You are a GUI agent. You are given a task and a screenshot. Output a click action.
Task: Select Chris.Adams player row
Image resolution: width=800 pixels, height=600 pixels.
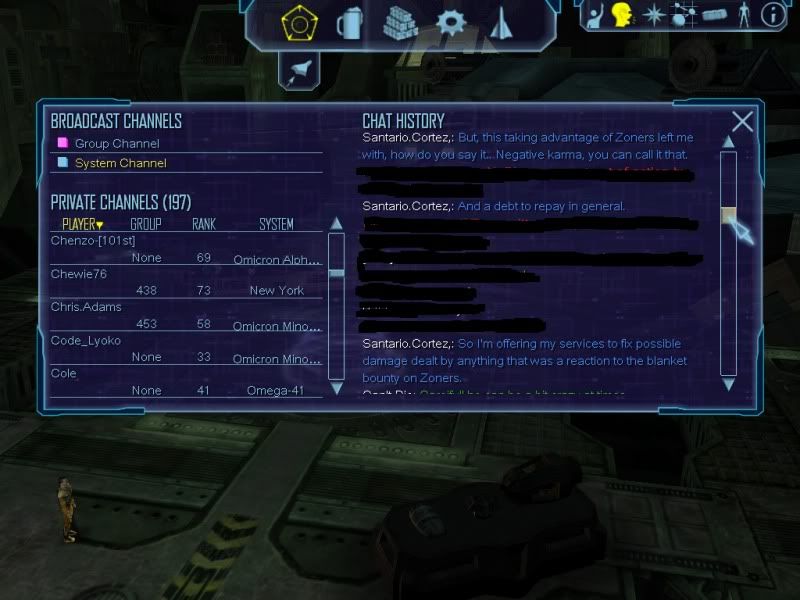tap(86, 307)
